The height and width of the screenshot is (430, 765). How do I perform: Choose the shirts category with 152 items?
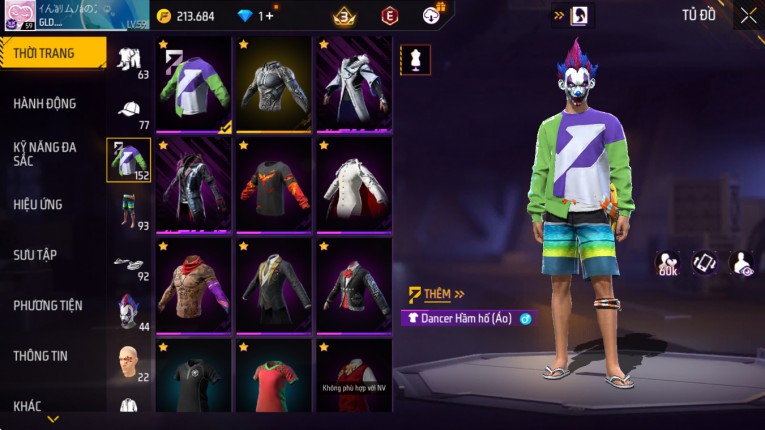coord(129,160)
